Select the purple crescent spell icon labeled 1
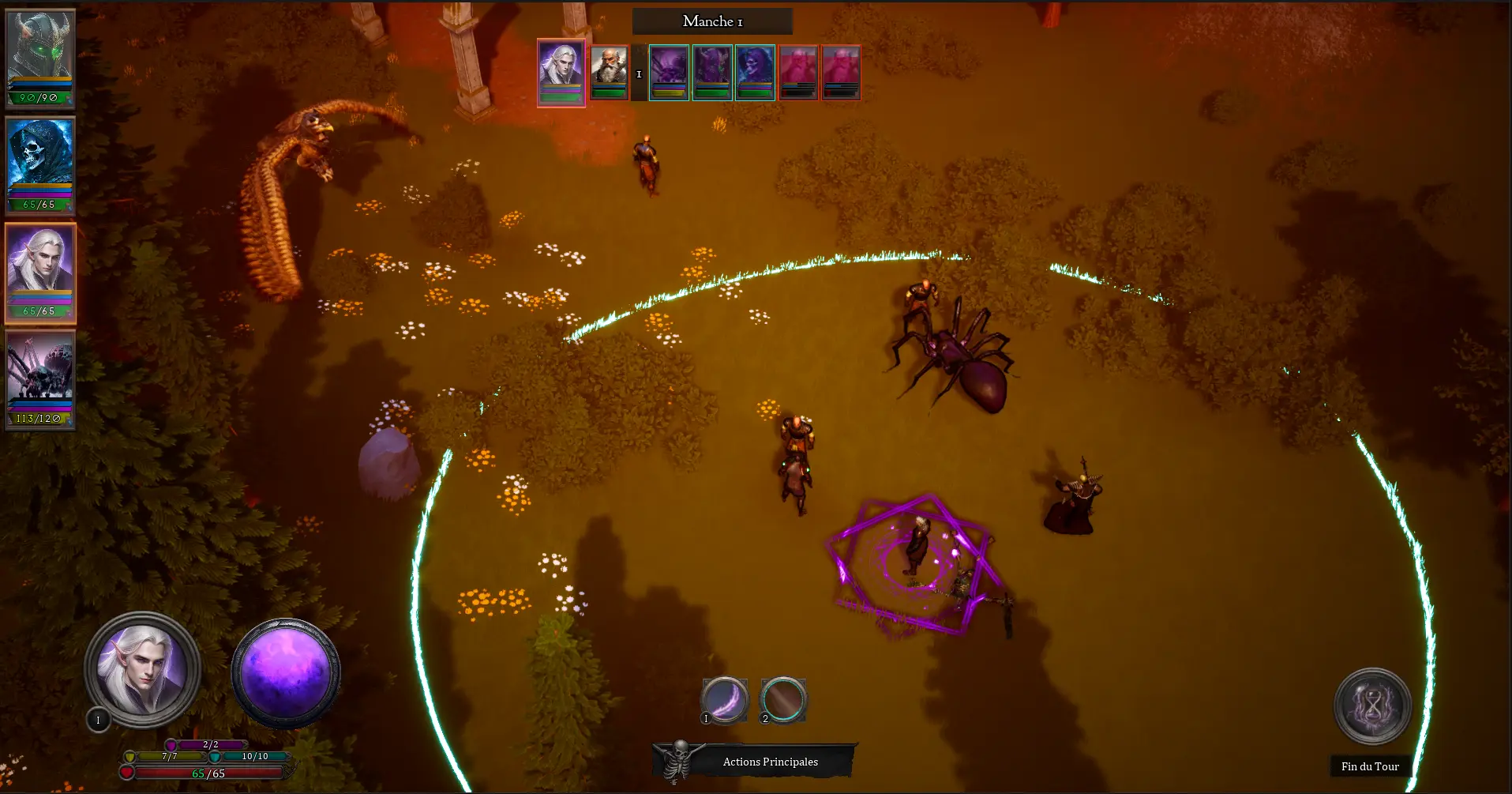This screenshot has width=1512, height=794. click(x=724, y=699)
